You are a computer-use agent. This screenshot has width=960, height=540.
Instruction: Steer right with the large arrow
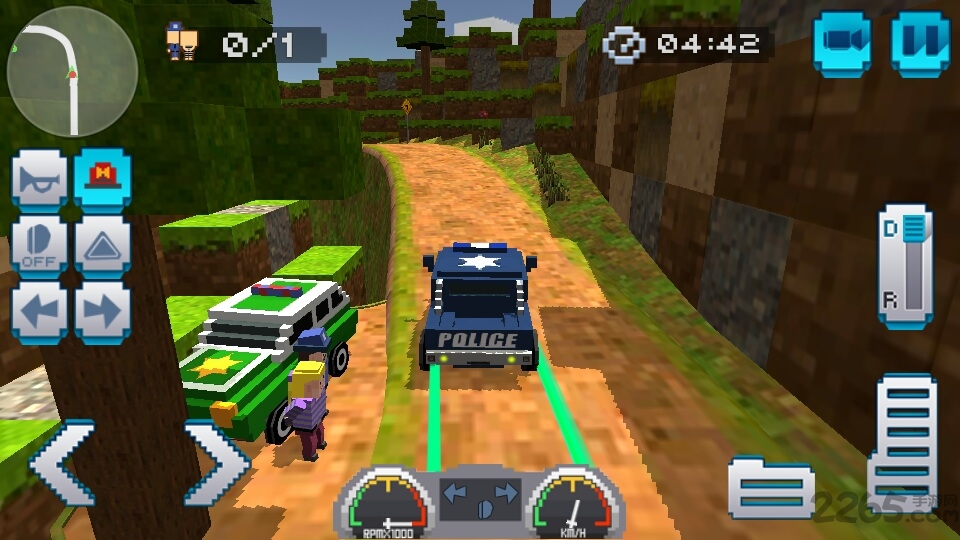click(x=215, y=461)
